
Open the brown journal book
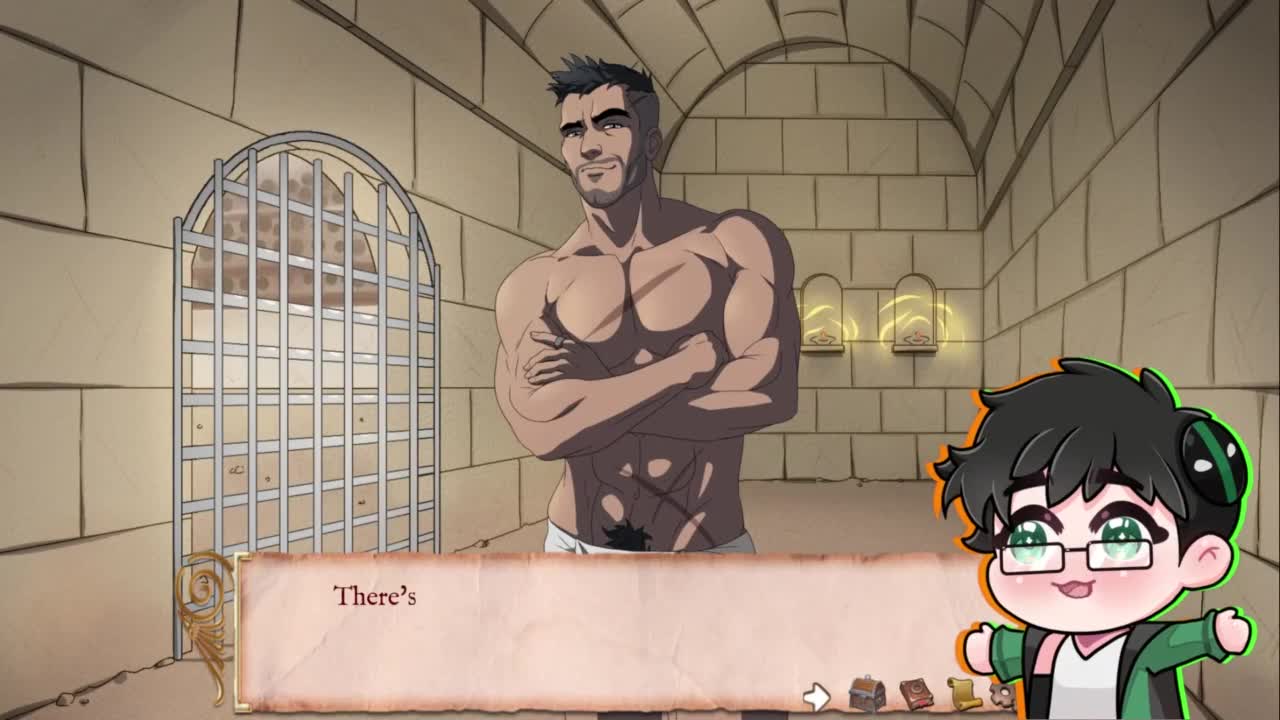915,693
